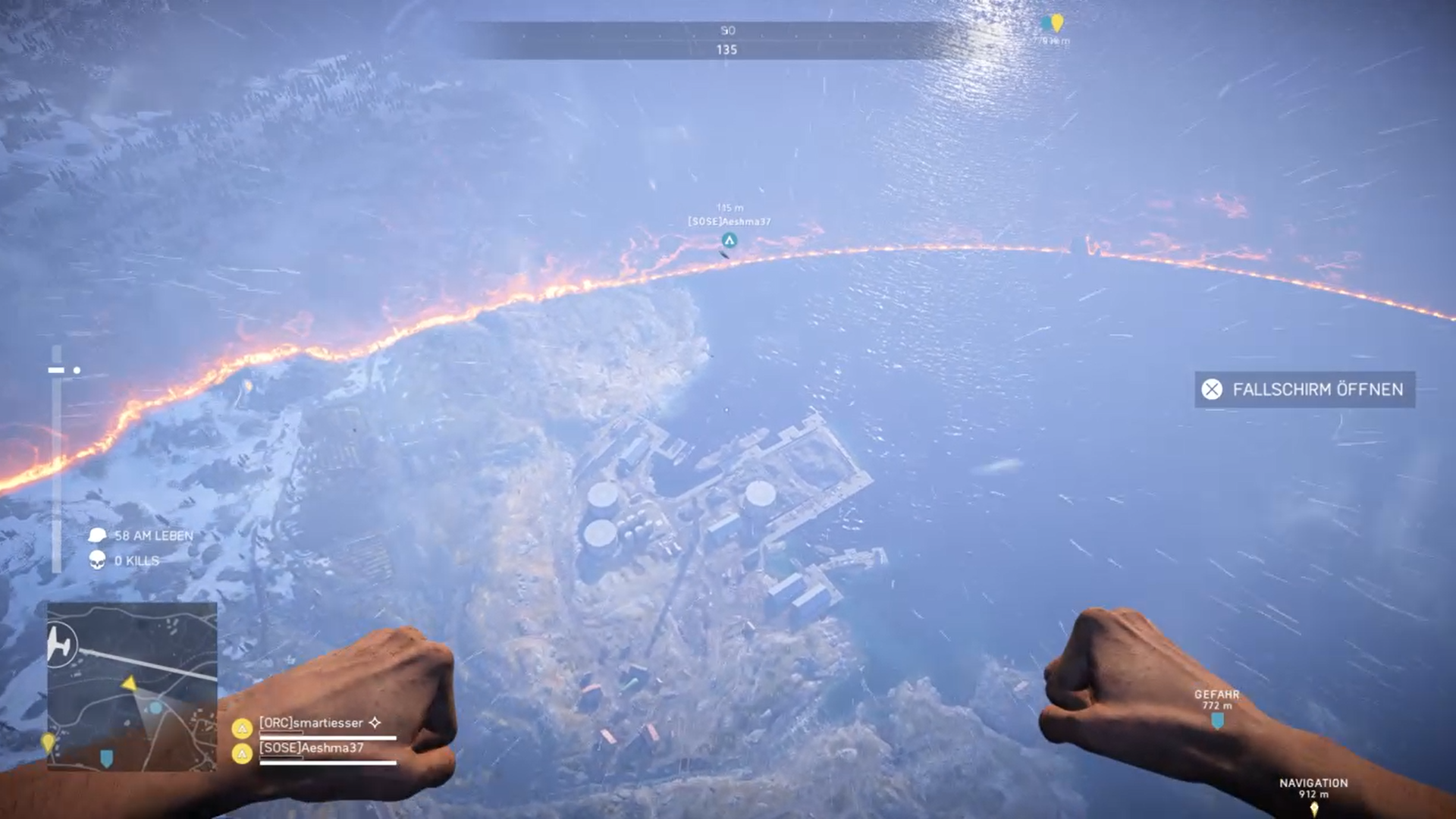
Task: Select squad member [ORC]smartiesser
Action: (311, 723)
